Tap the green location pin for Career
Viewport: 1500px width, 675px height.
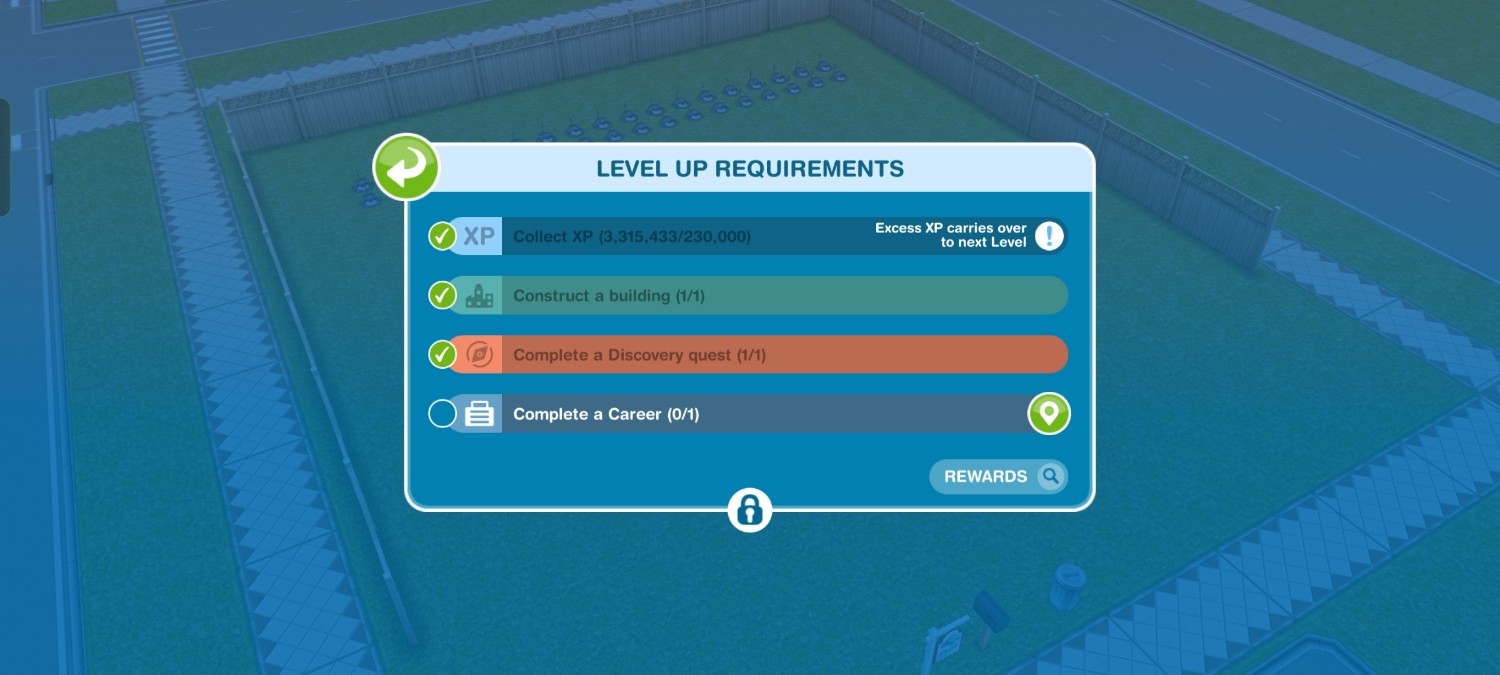(x=1049, y=414)
